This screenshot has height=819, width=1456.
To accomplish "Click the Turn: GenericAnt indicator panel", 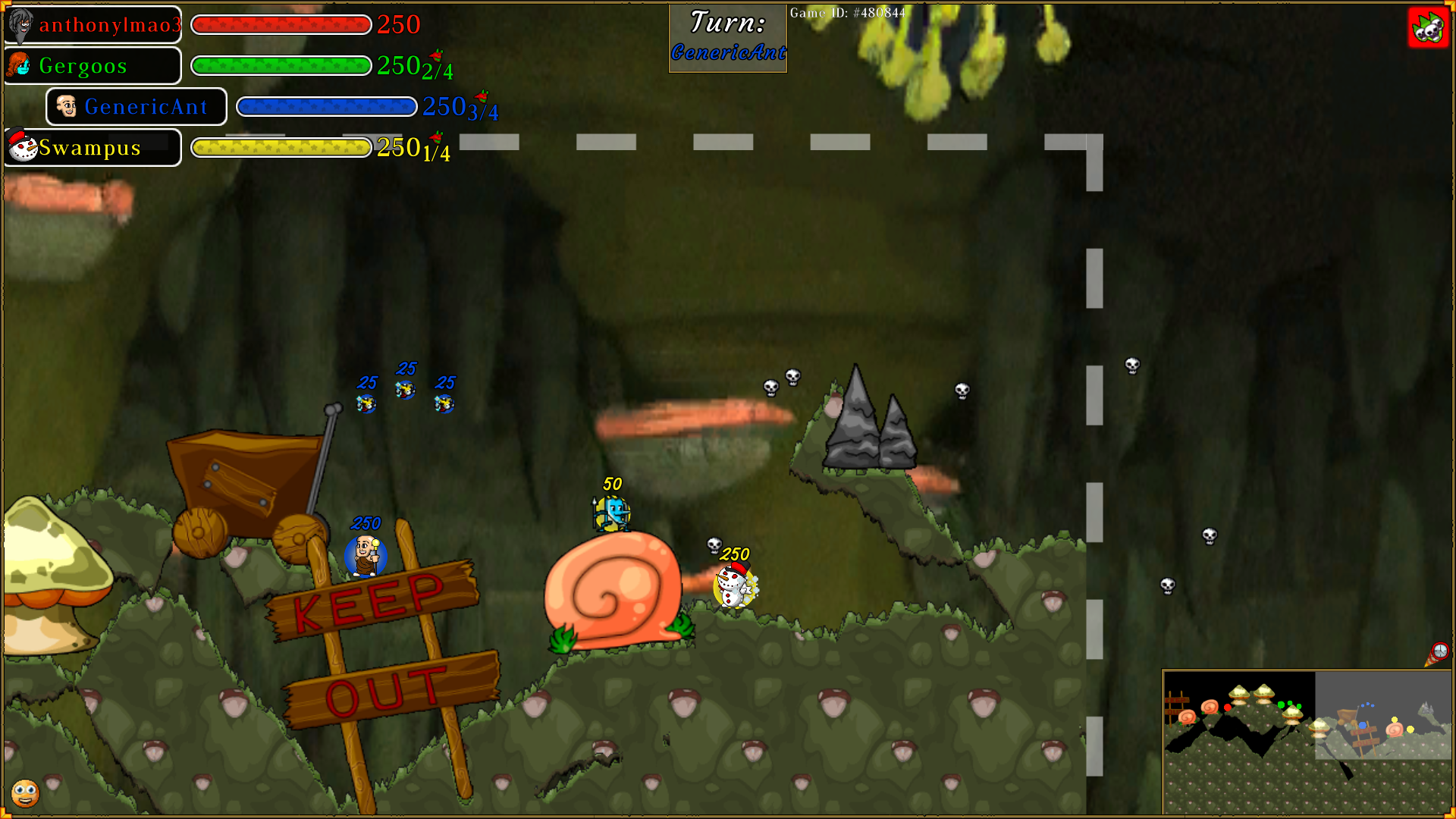I will tap(727, 36).
